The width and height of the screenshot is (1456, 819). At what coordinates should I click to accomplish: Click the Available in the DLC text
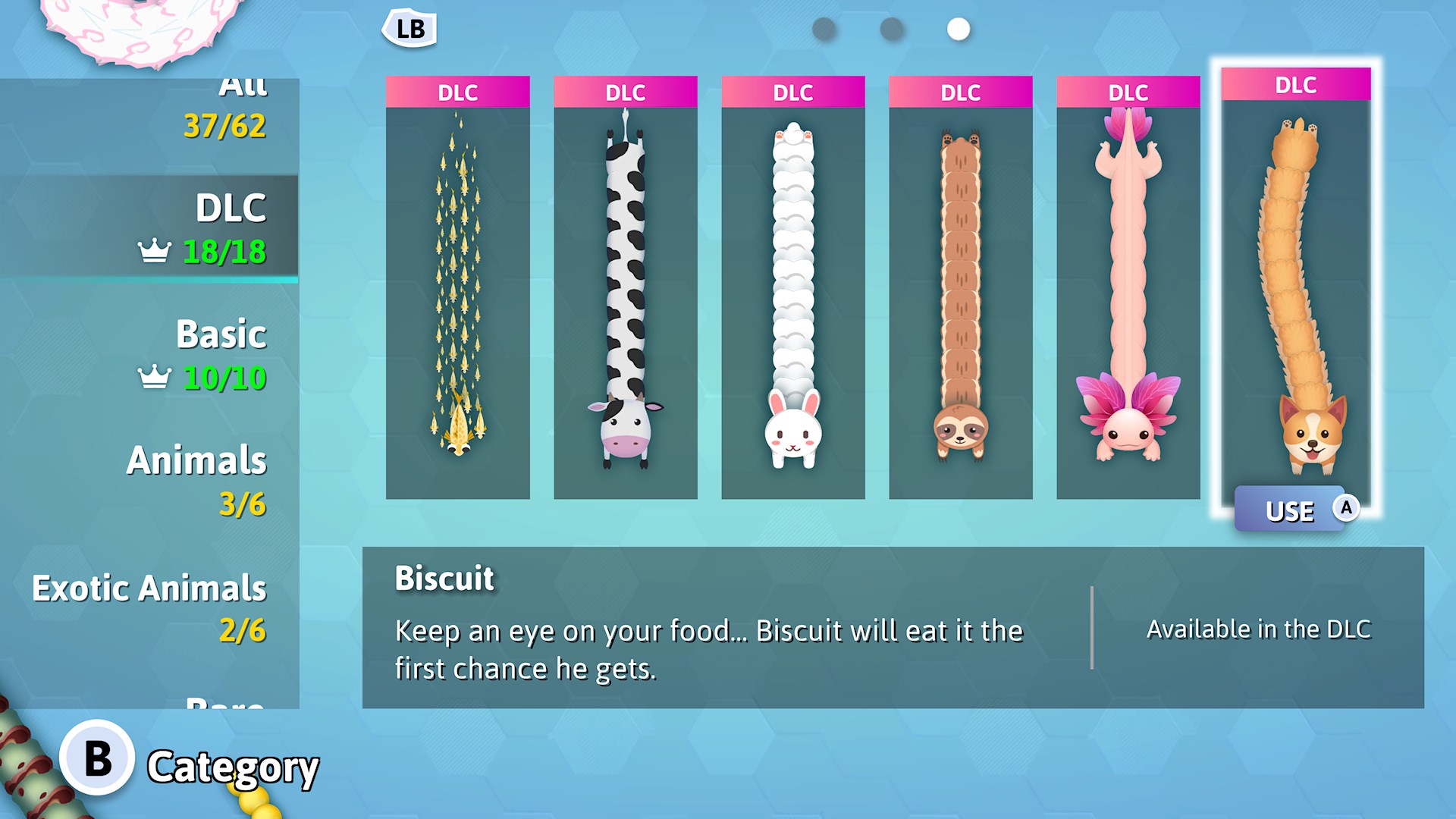pyautogui.click(x=1258, y=629)
